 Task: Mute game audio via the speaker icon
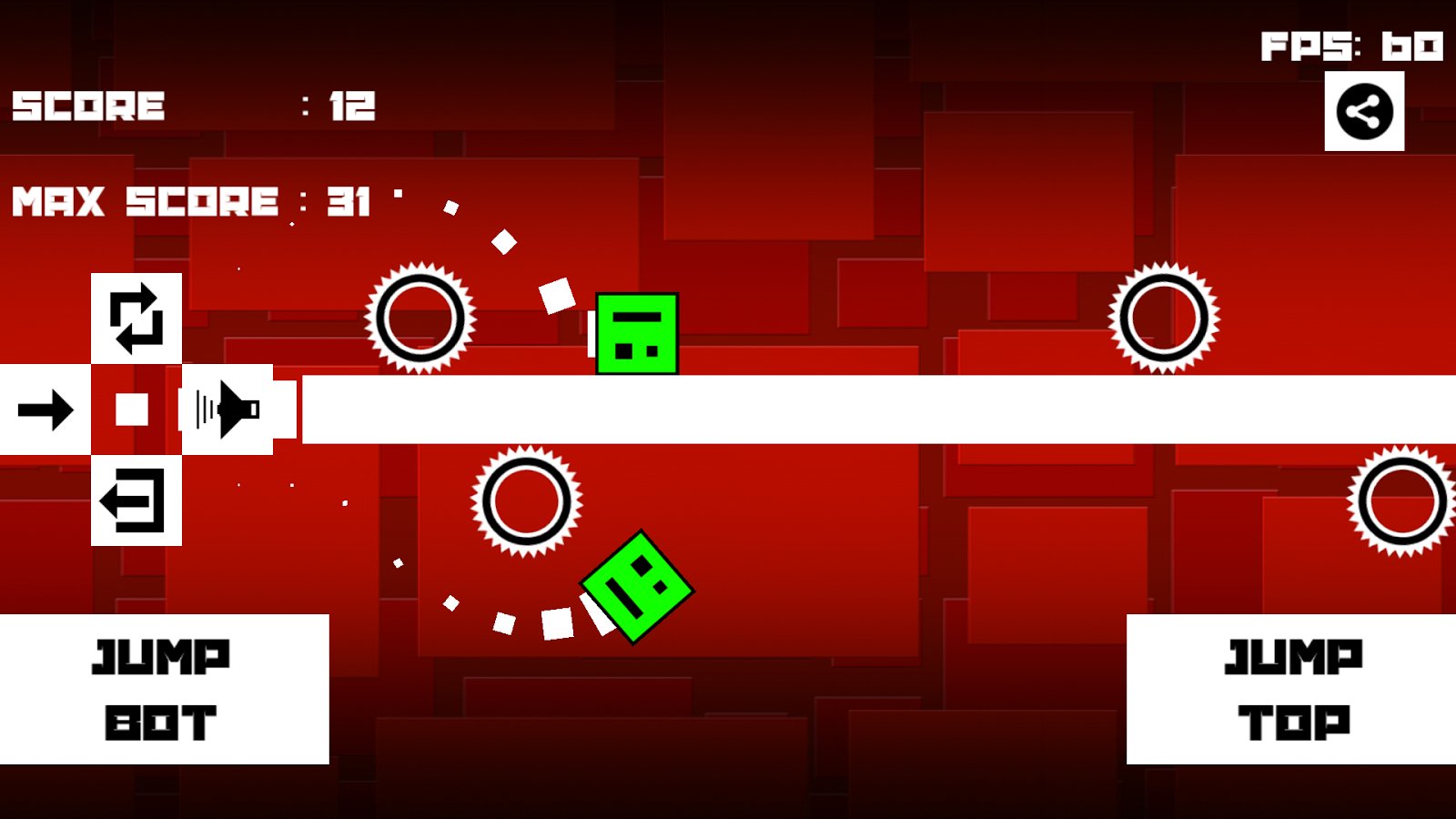227,409
